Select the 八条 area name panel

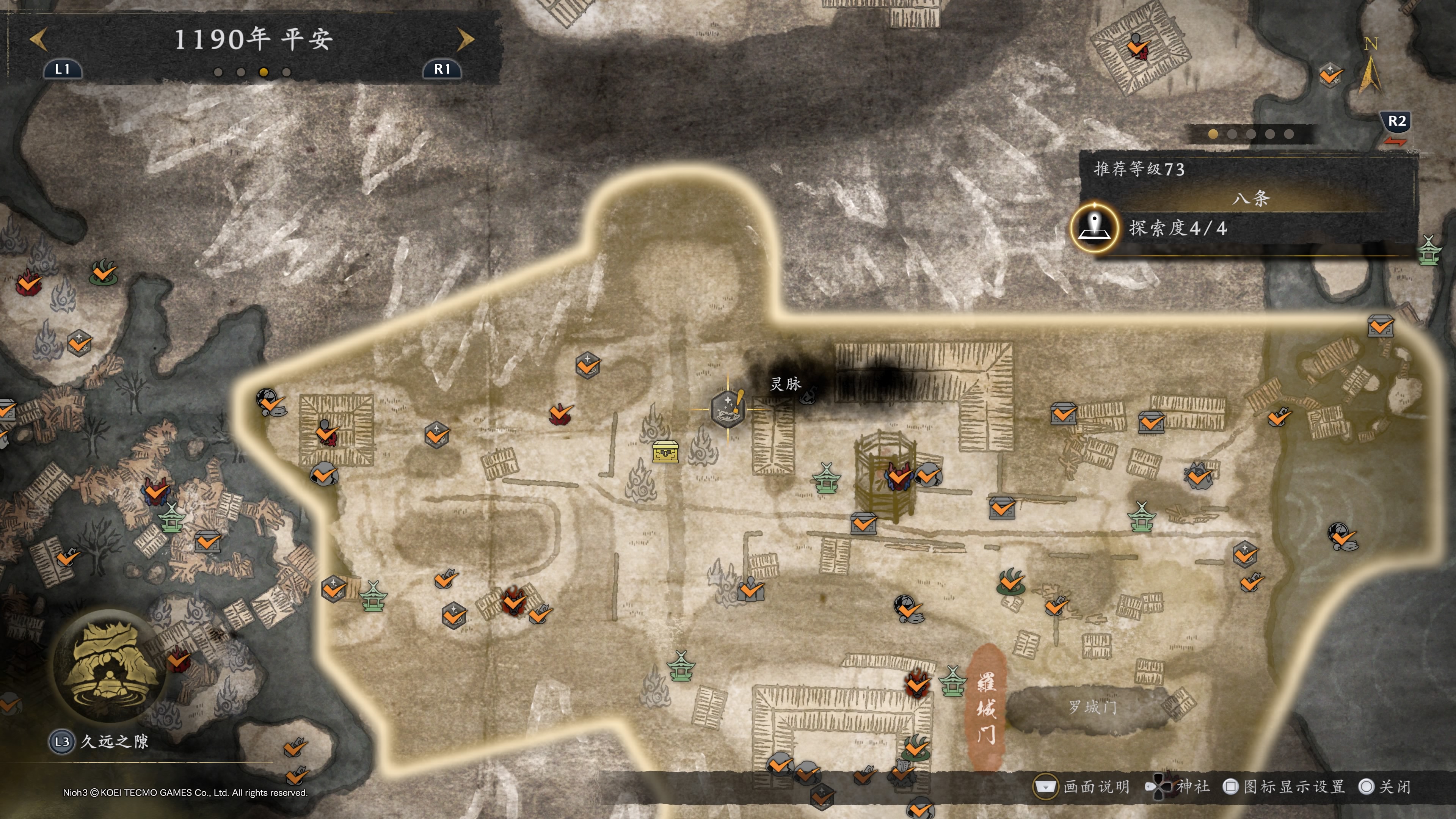(1250, 198)
